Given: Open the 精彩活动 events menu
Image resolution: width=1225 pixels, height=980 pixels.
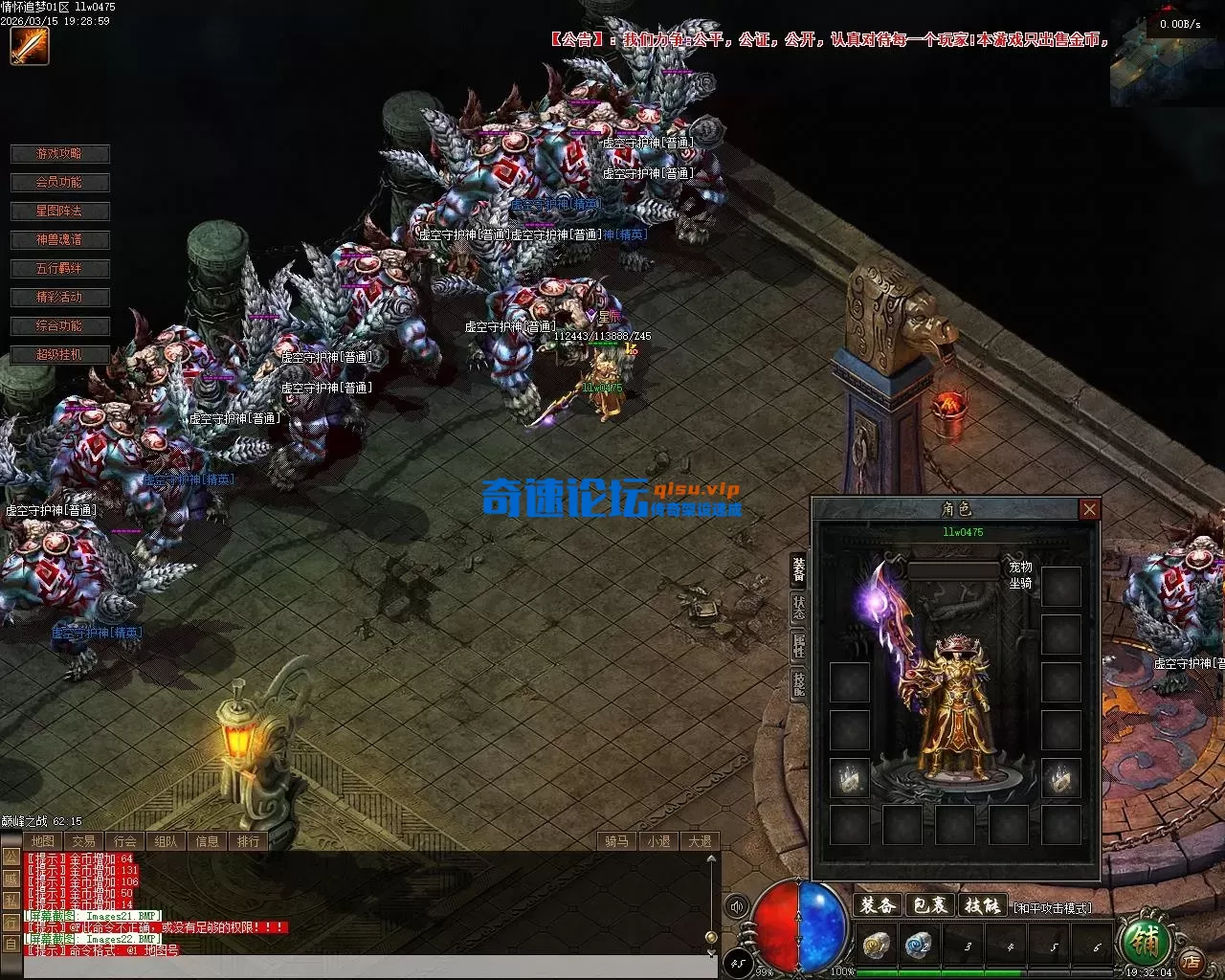Looking at the screenshot, I should click(59, 298).
